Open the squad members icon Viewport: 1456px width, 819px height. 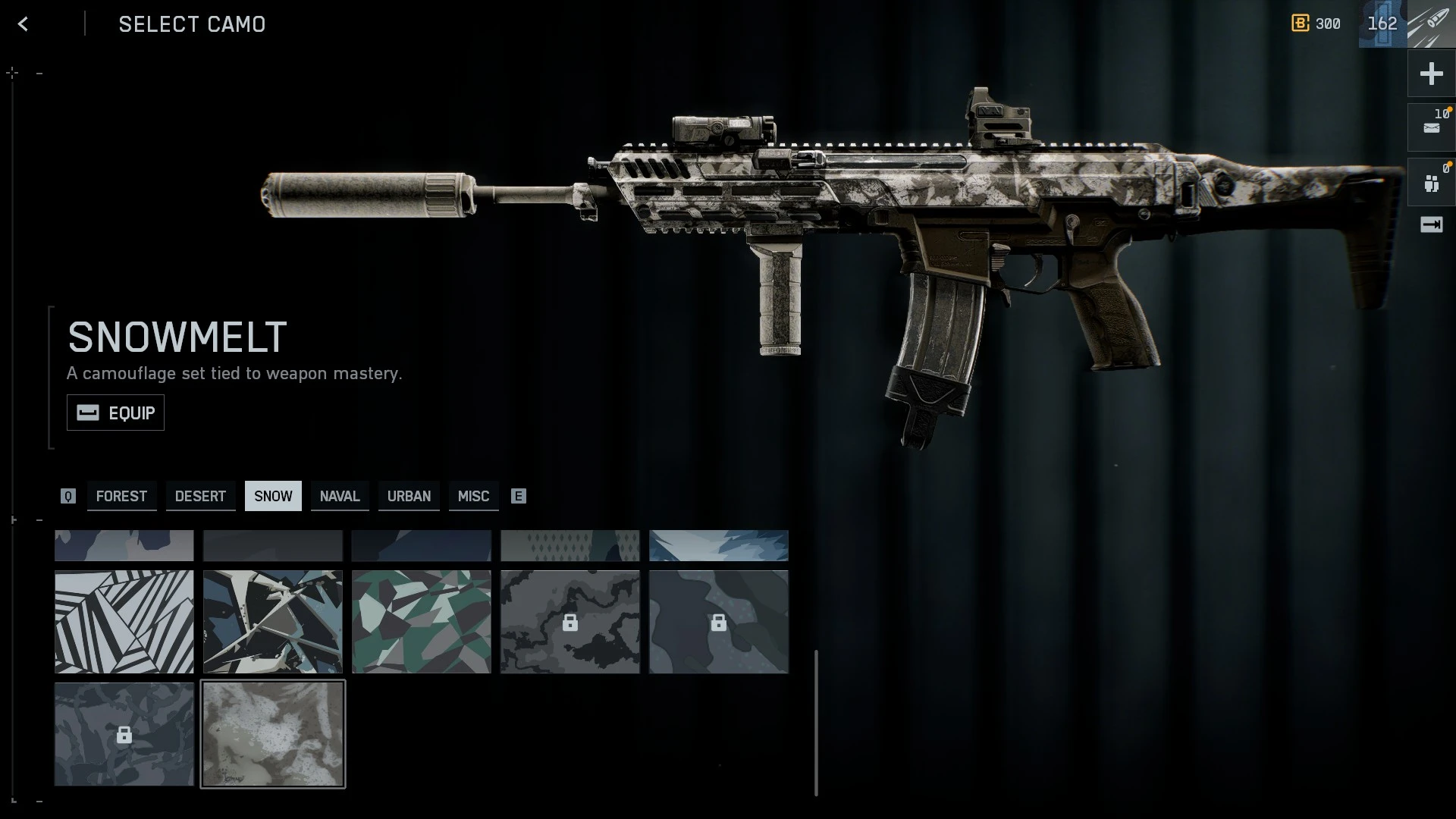click(x=1431, y=183)
